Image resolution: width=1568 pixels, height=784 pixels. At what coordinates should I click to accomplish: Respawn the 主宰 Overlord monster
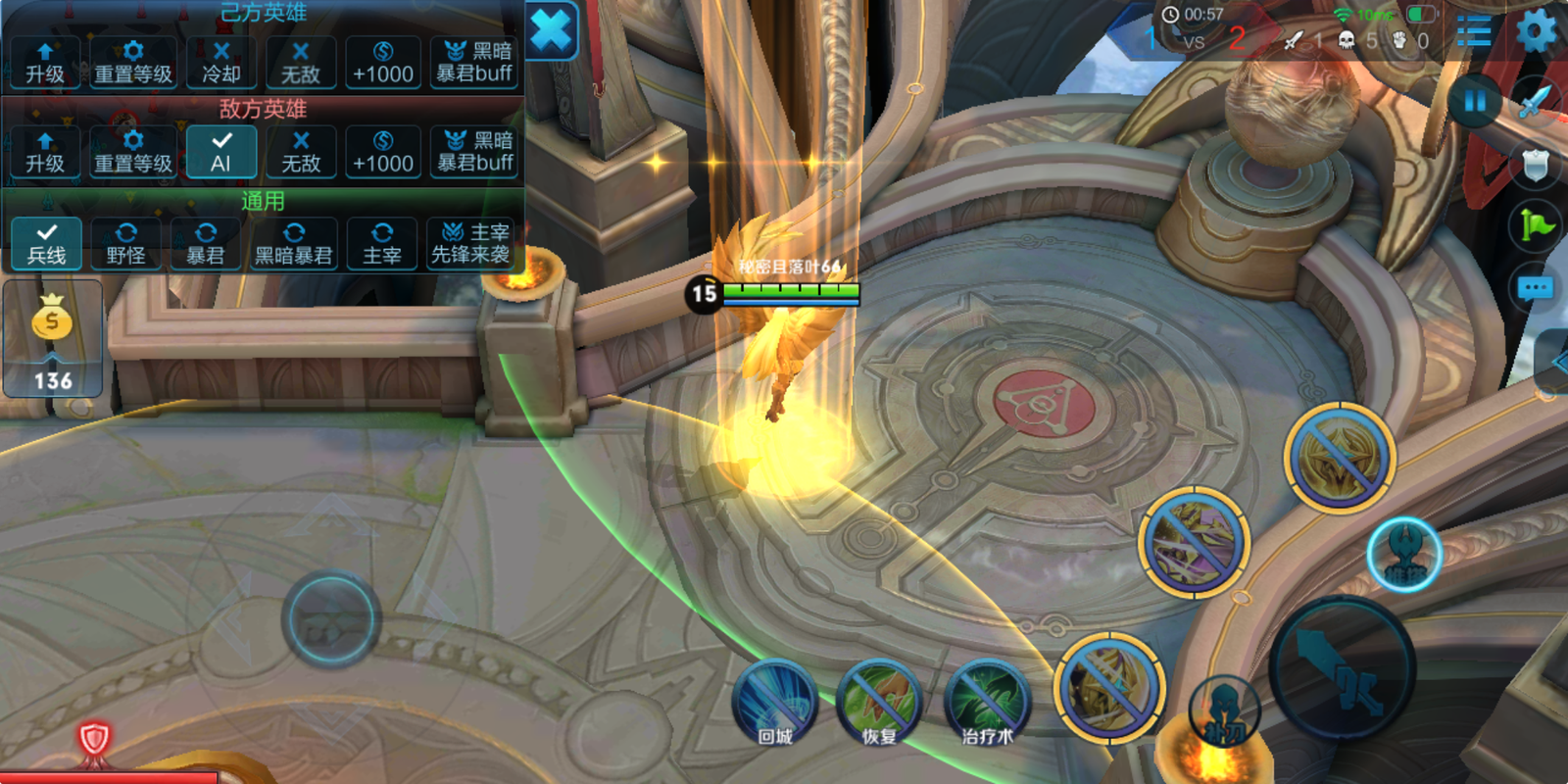(382, 244)
